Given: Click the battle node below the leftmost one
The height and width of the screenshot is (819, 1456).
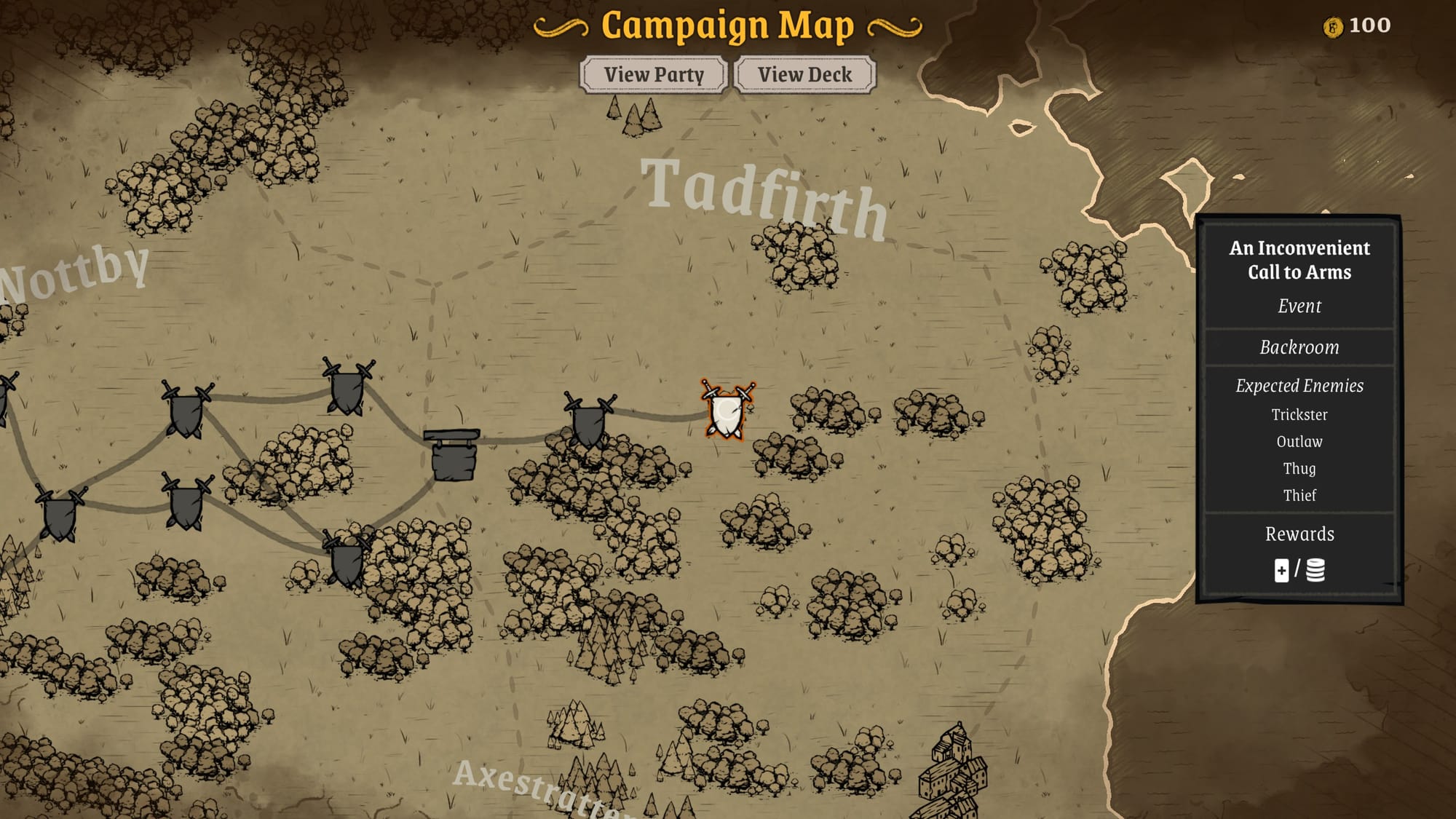Looking at the screenshot, I should [x=62, y=513].
